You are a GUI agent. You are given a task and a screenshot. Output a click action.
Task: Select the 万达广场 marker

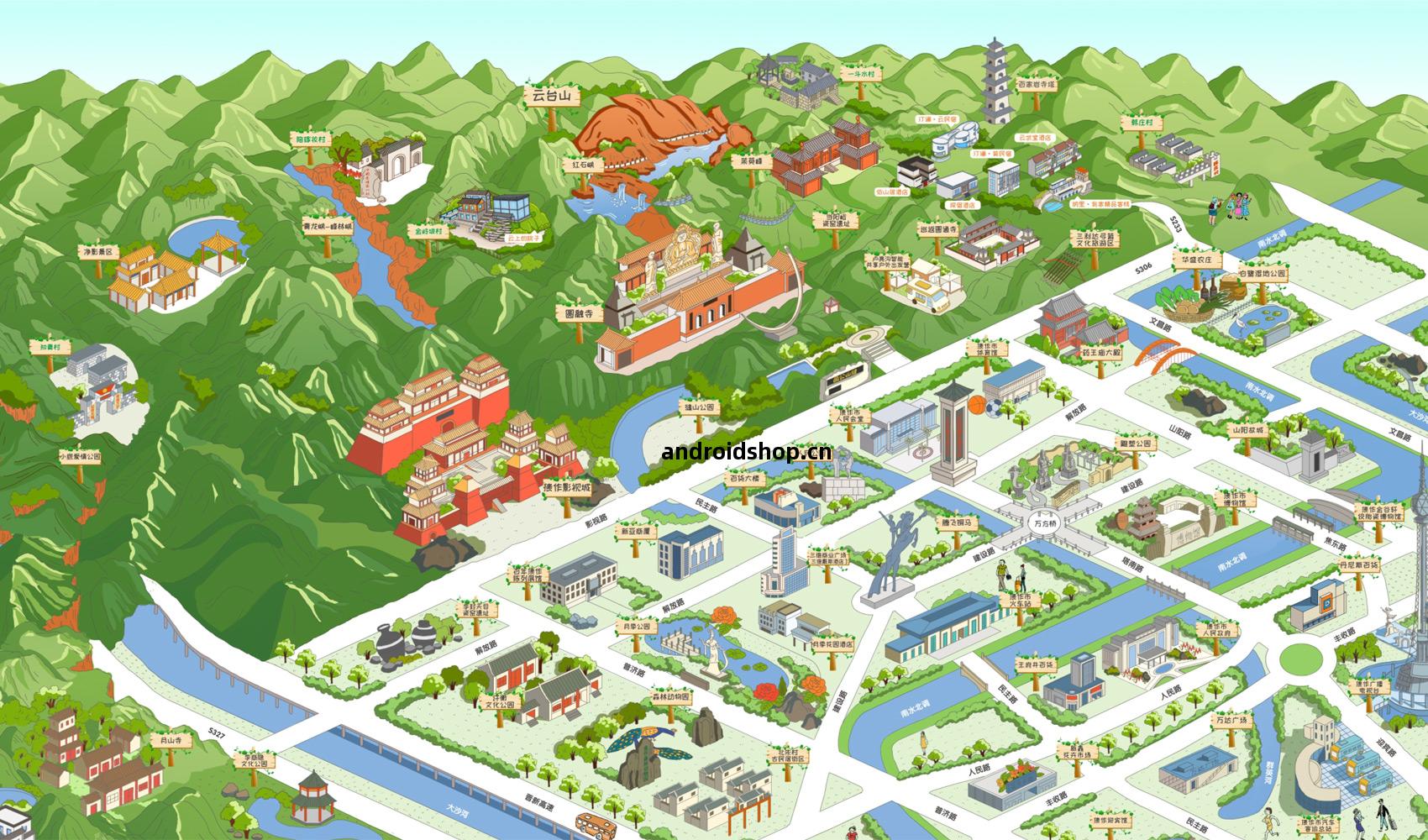(1231, 721)
